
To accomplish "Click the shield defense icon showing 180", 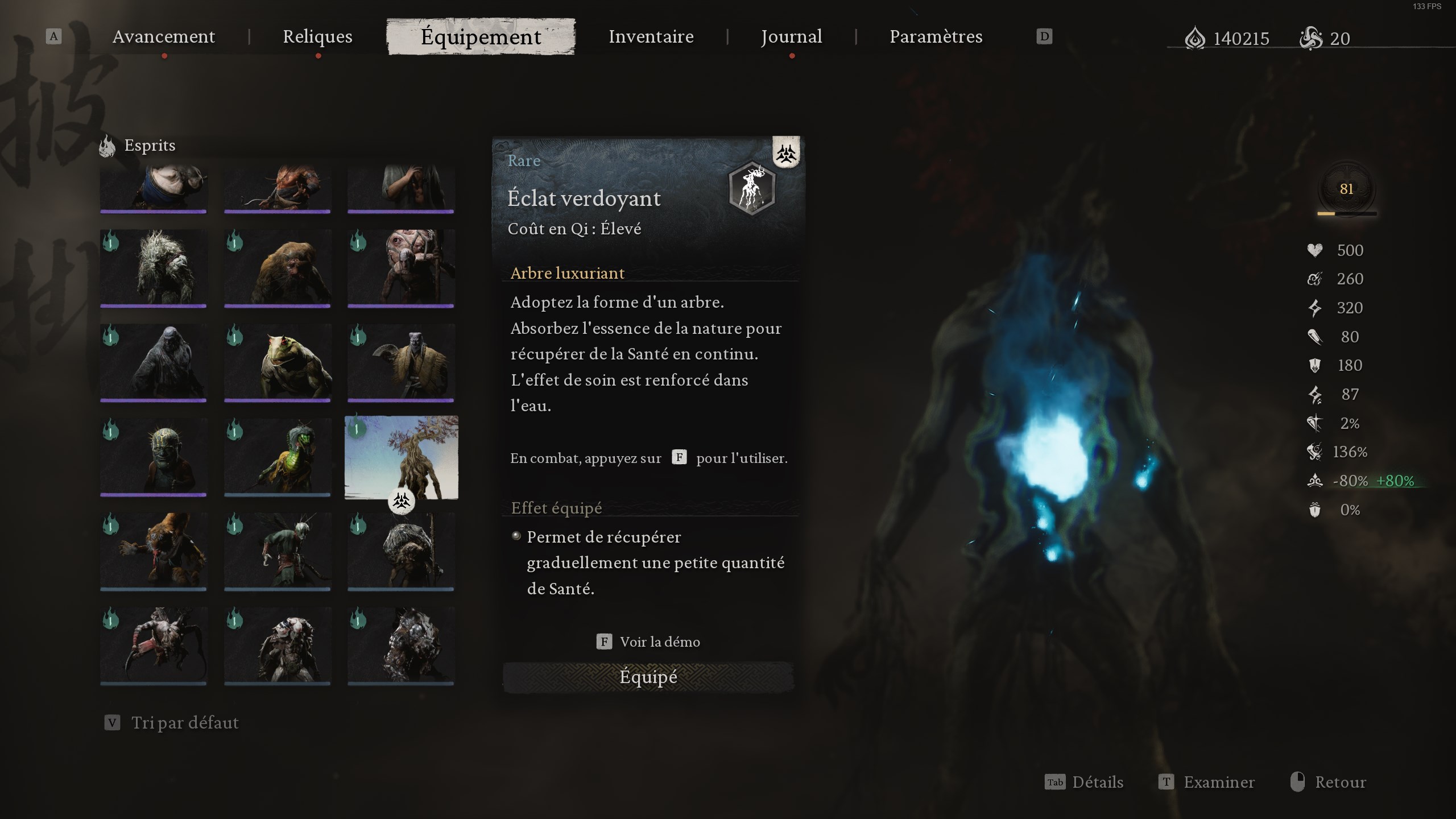I will (x=1314, y=365).
